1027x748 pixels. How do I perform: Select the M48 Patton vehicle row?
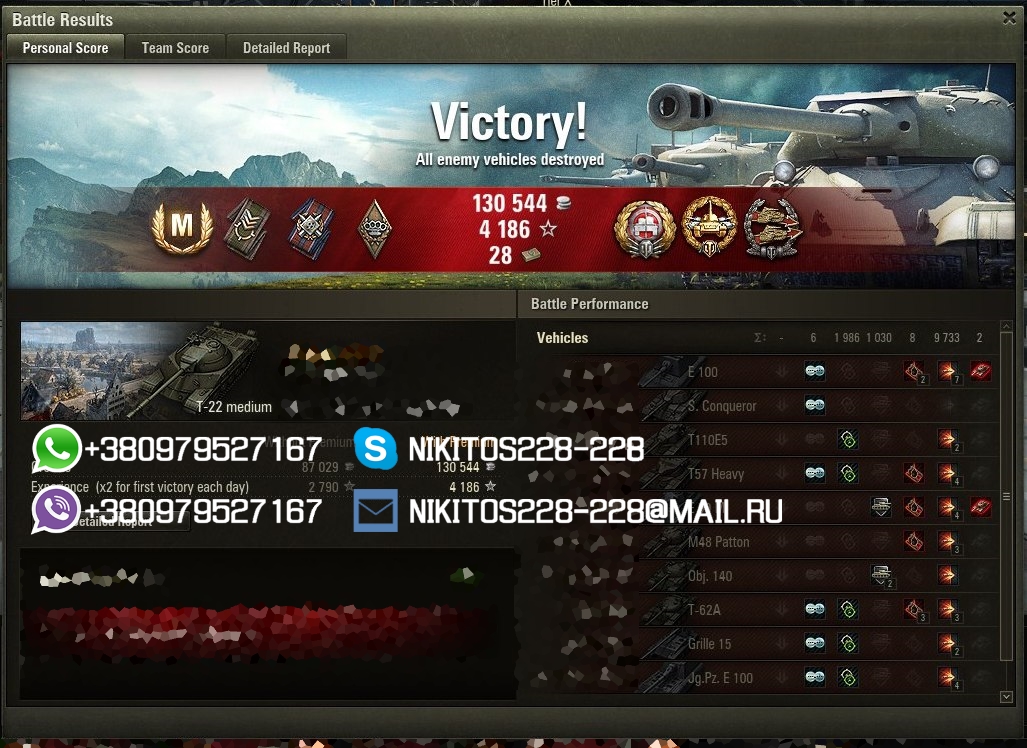(x=718, y=542)
